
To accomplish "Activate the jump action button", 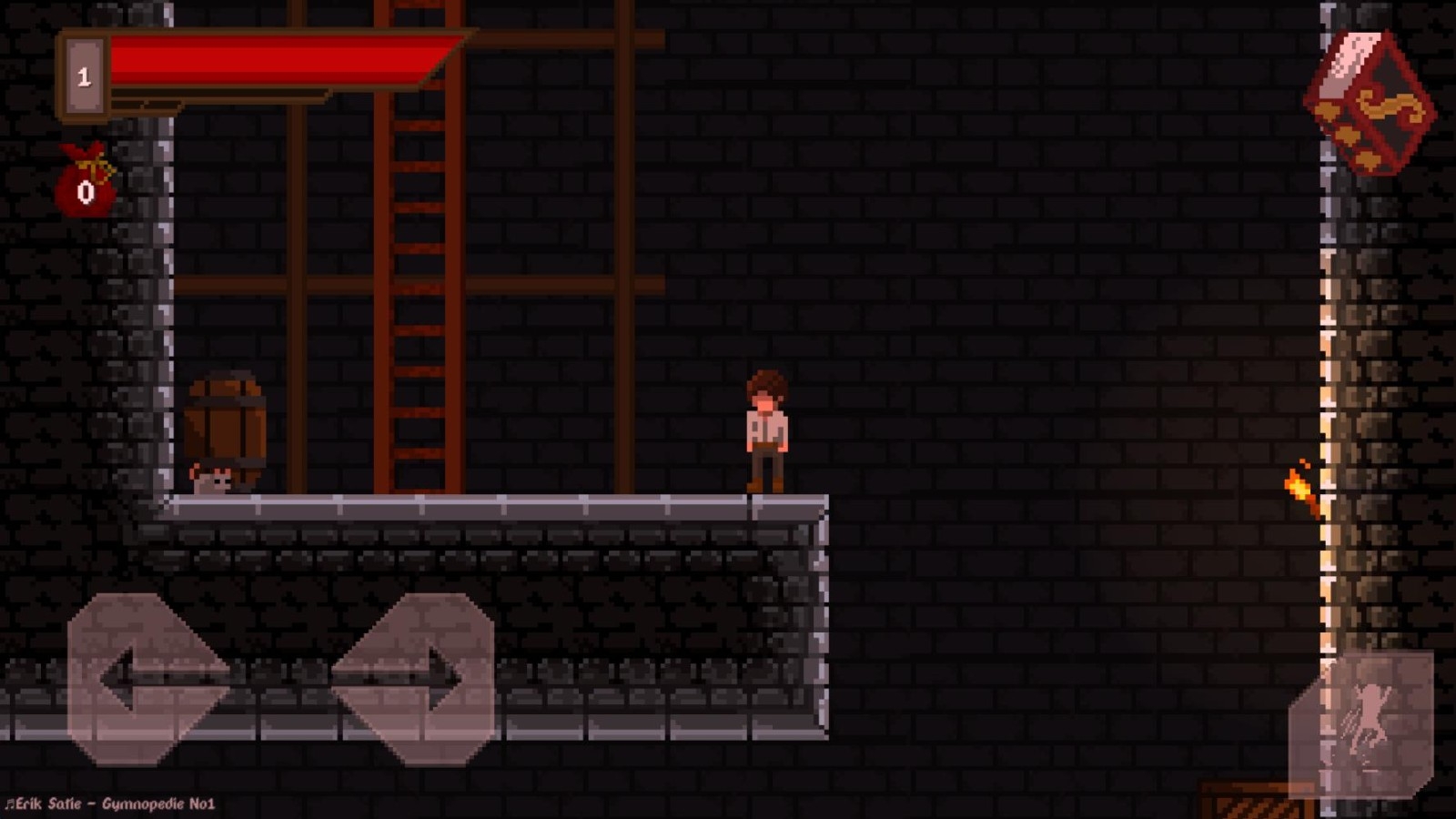I will click(1361, 724).
